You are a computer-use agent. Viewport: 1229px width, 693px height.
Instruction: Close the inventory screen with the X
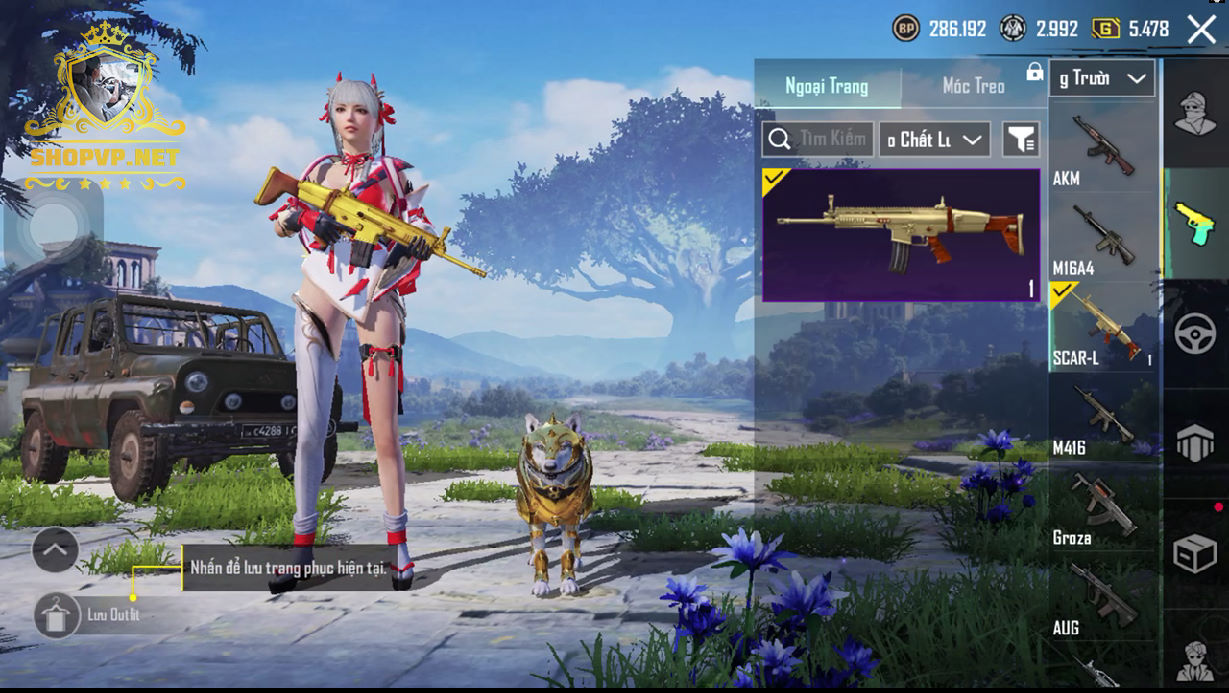(1201, 29)
